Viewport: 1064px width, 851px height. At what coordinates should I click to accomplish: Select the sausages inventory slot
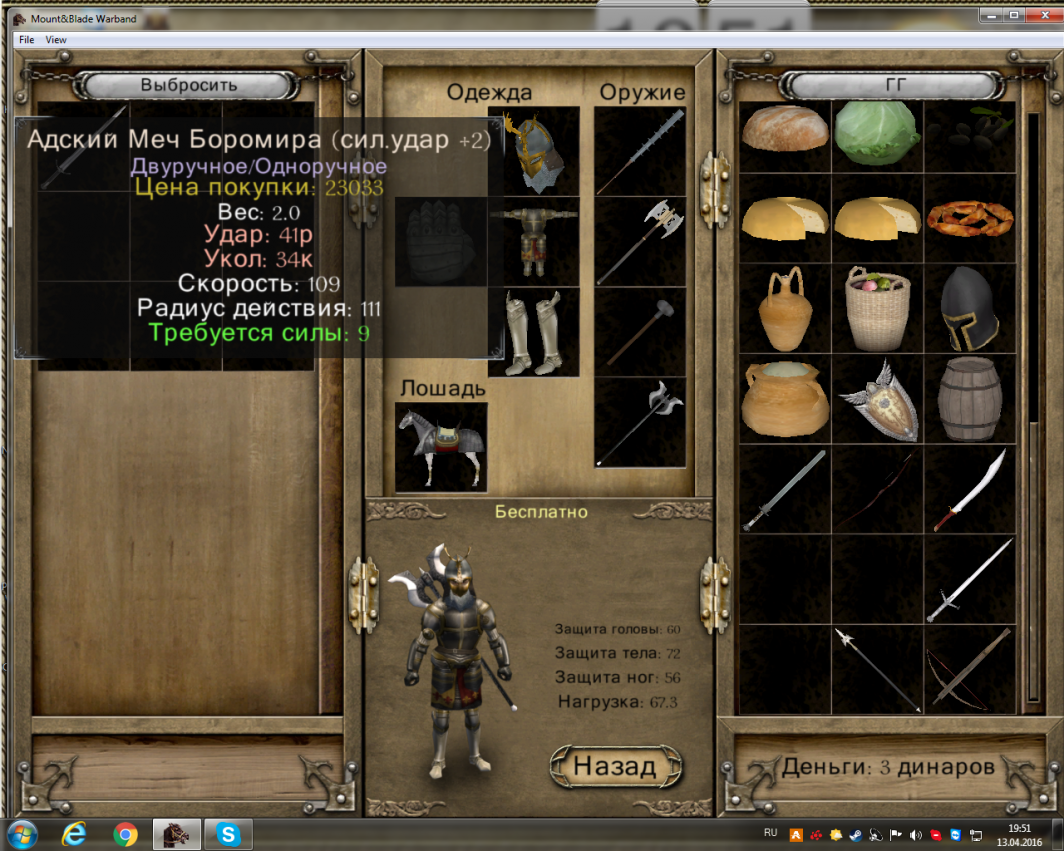tap(968, 218)
